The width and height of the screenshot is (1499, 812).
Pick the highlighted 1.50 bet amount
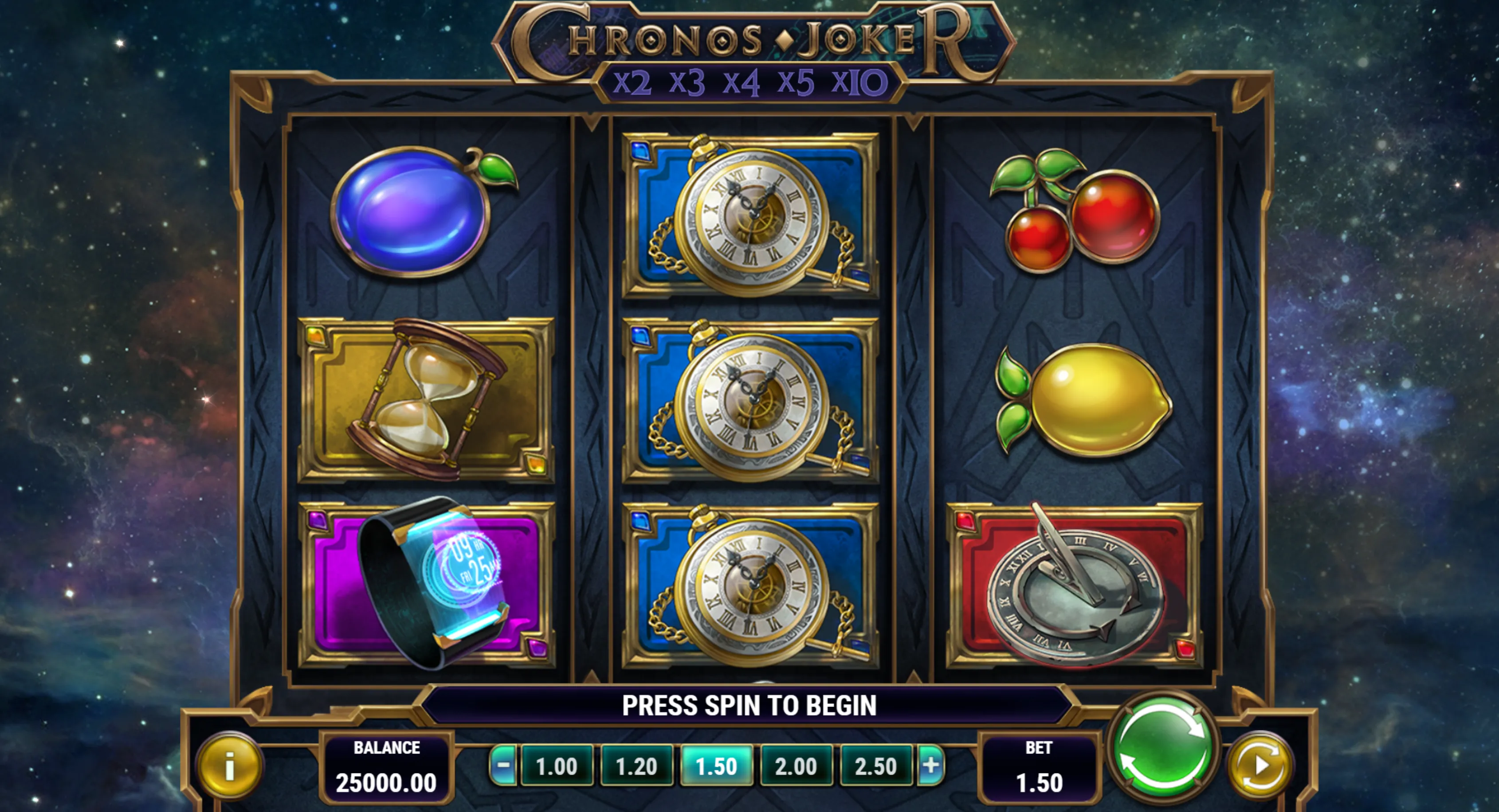pyautogui.click(x=716, y=766)
